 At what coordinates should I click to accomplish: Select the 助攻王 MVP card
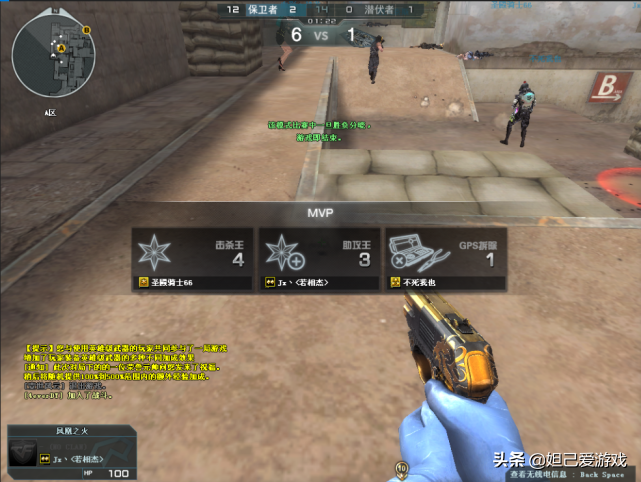[x=319, y=258]
